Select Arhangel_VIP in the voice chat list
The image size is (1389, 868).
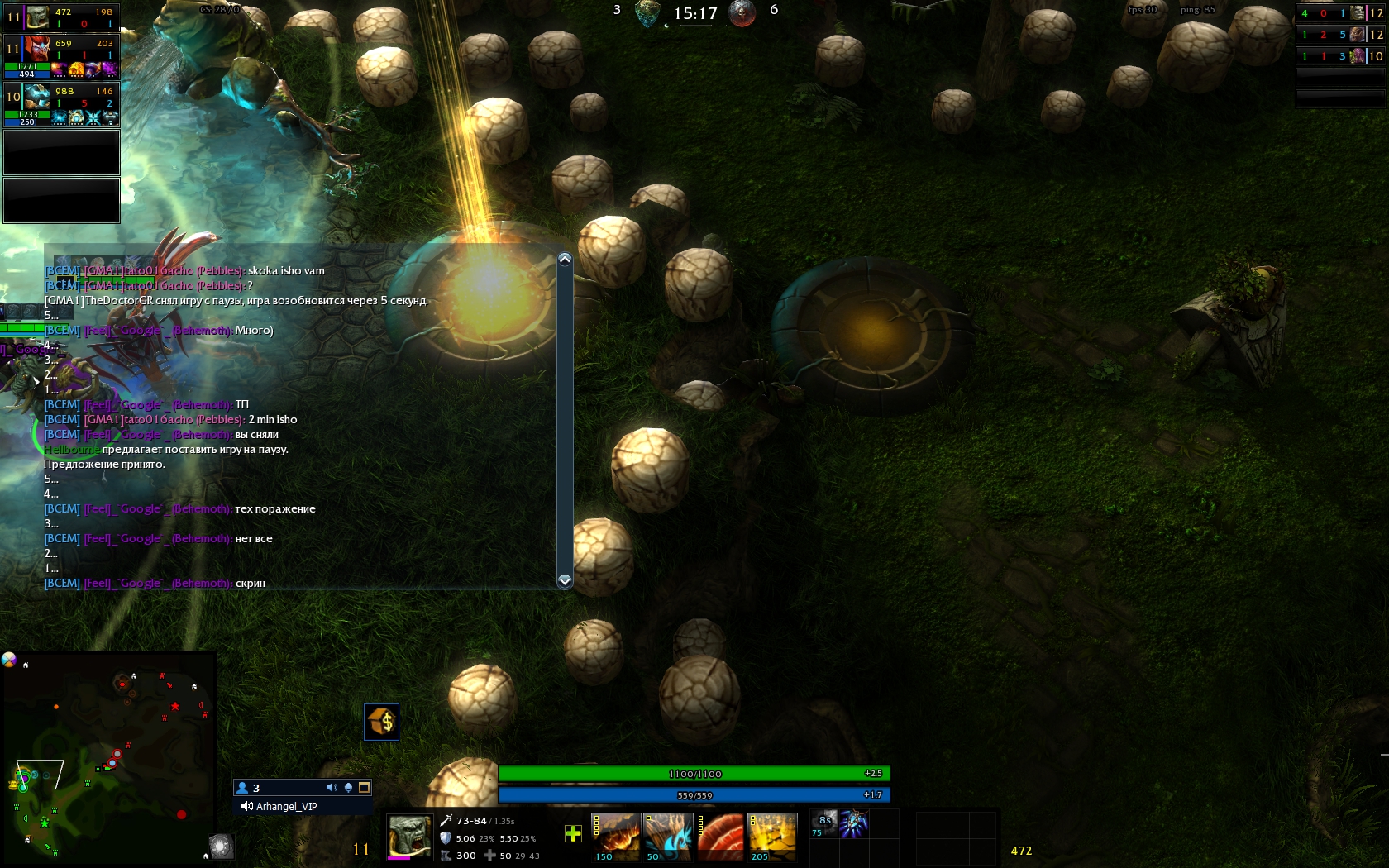[x=286, y=807]
